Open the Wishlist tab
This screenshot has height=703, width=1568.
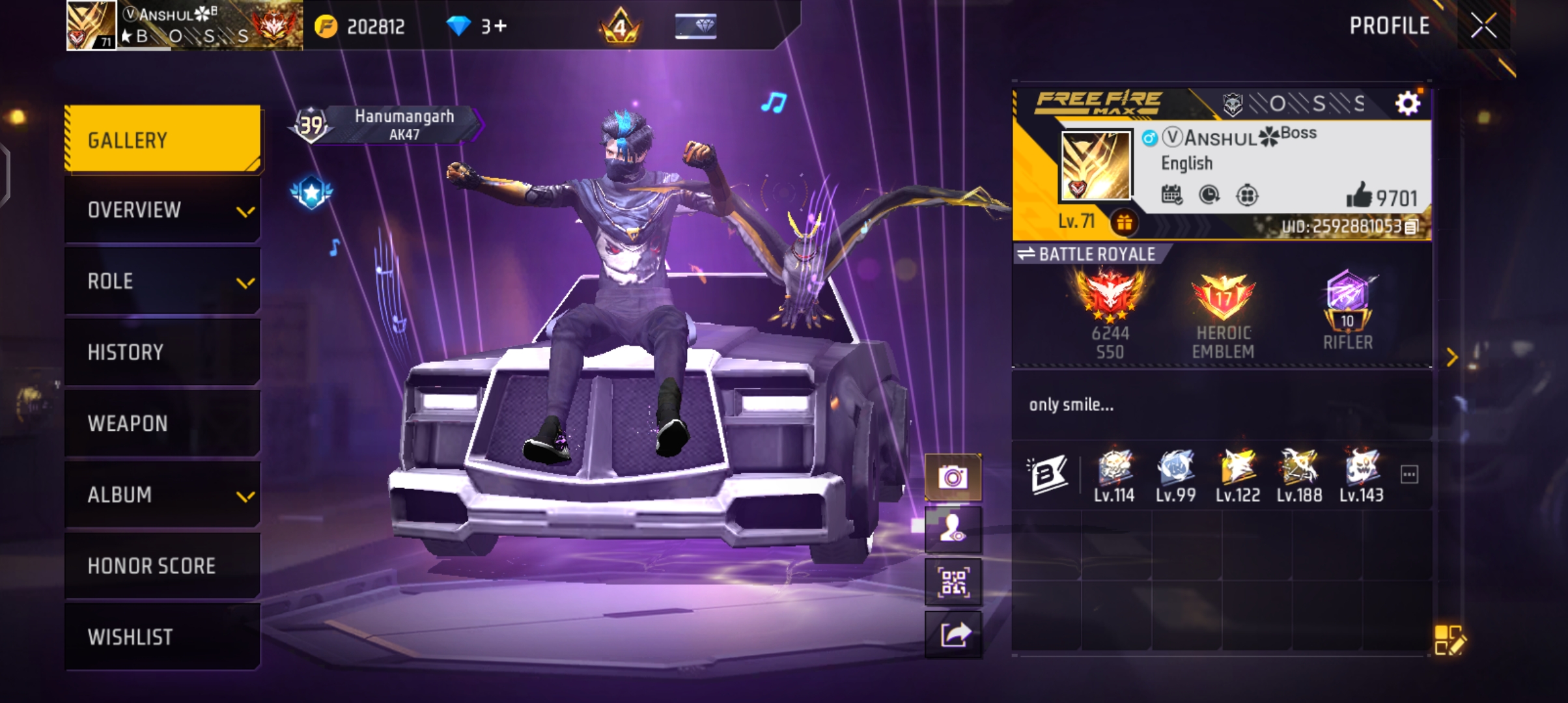coord(163,637)
